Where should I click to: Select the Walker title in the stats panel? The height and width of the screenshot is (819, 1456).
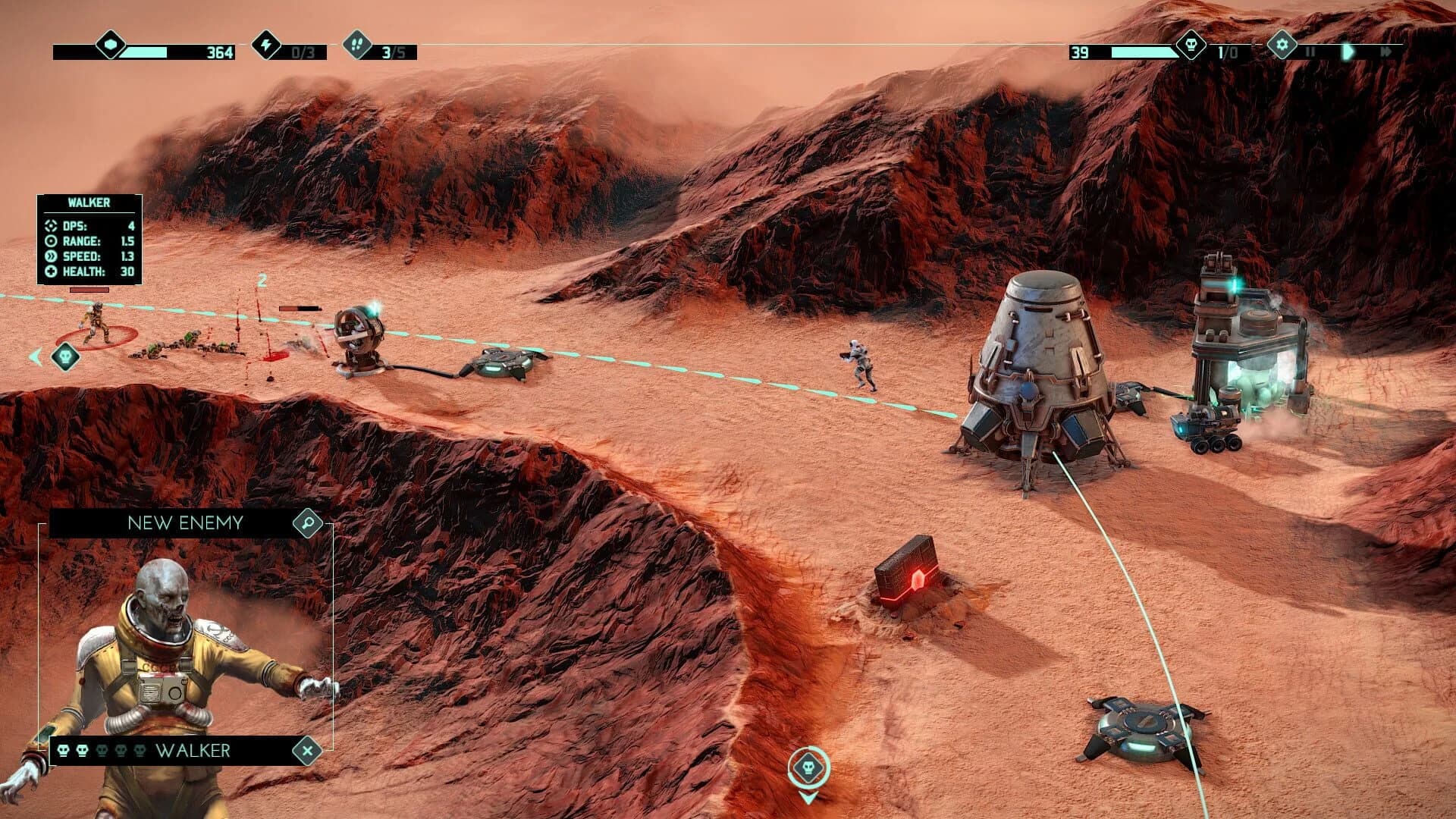click(x=89, y=203)
